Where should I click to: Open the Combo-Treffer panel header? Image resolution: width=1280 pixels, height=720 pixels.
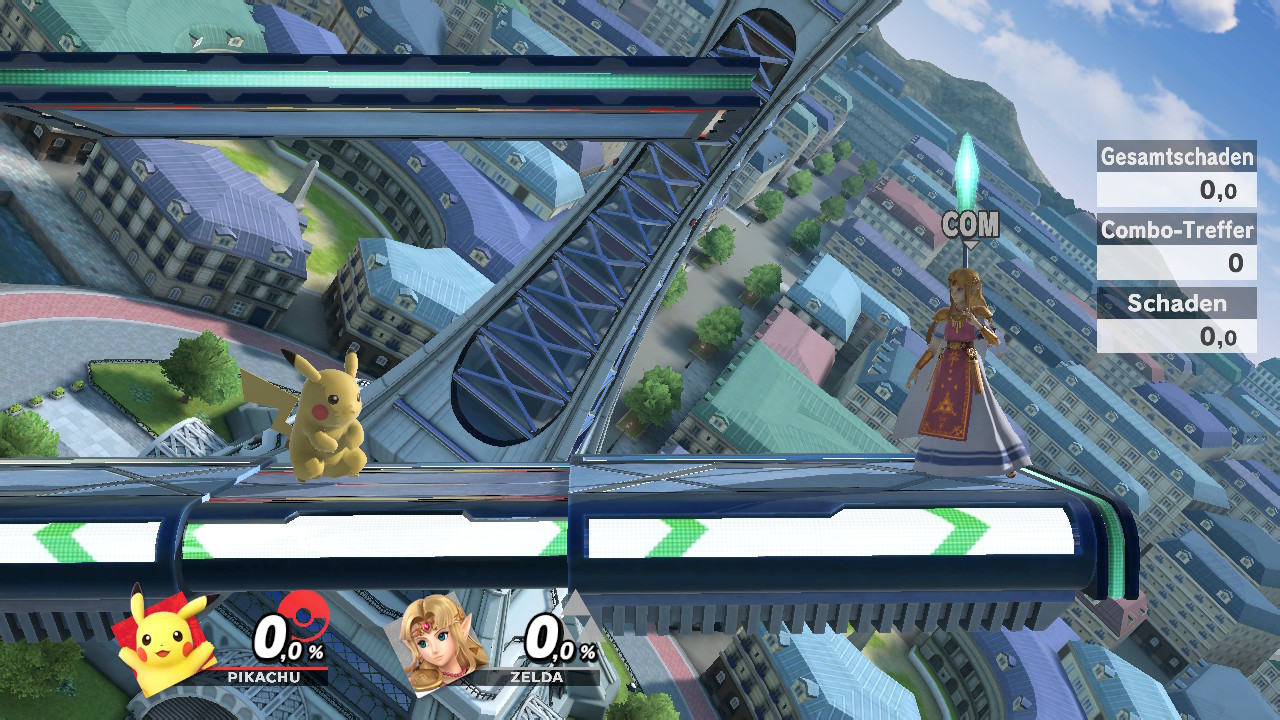click(1176, 231)
